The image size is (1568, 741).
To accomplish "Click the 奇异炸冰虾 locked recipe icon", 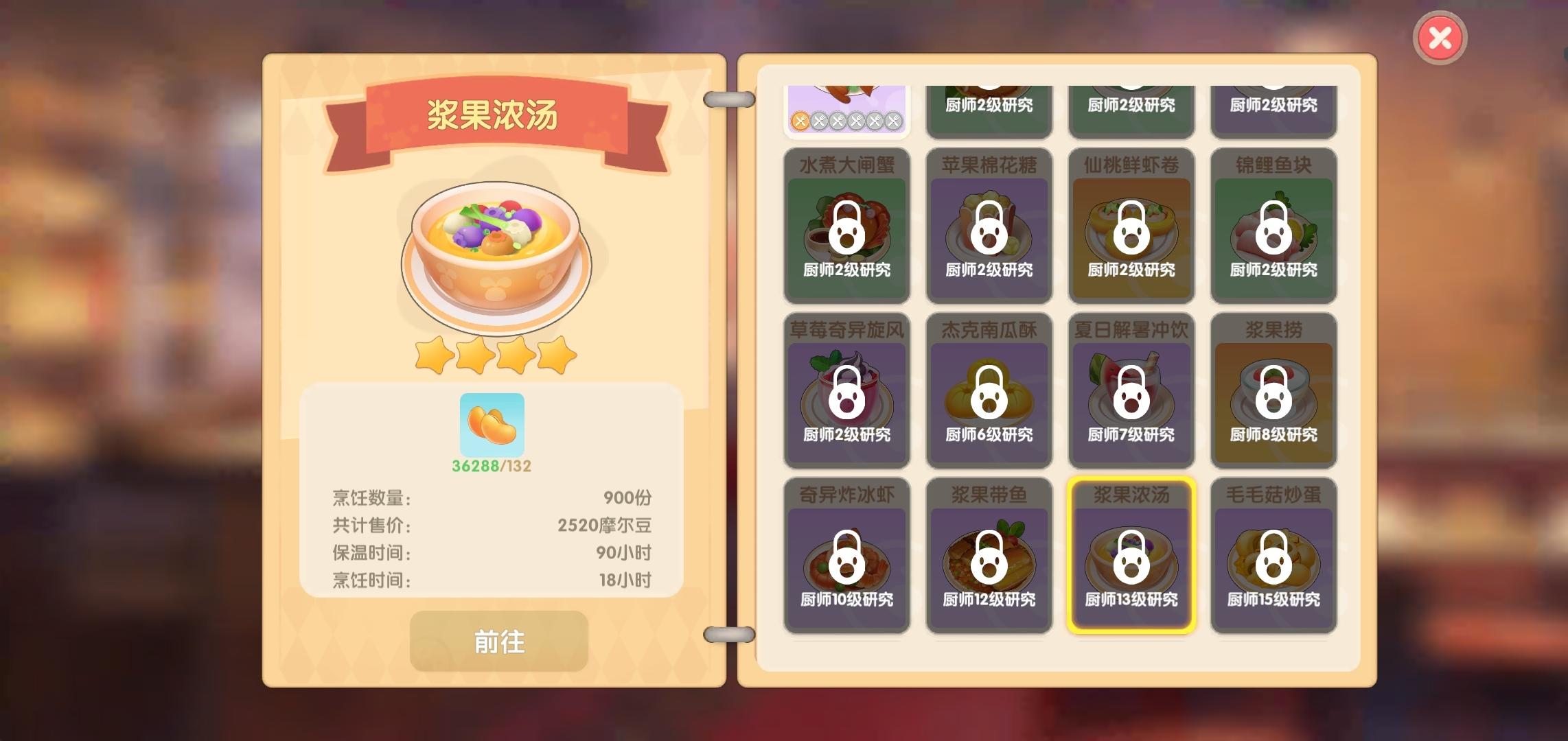I will [847, 563].
